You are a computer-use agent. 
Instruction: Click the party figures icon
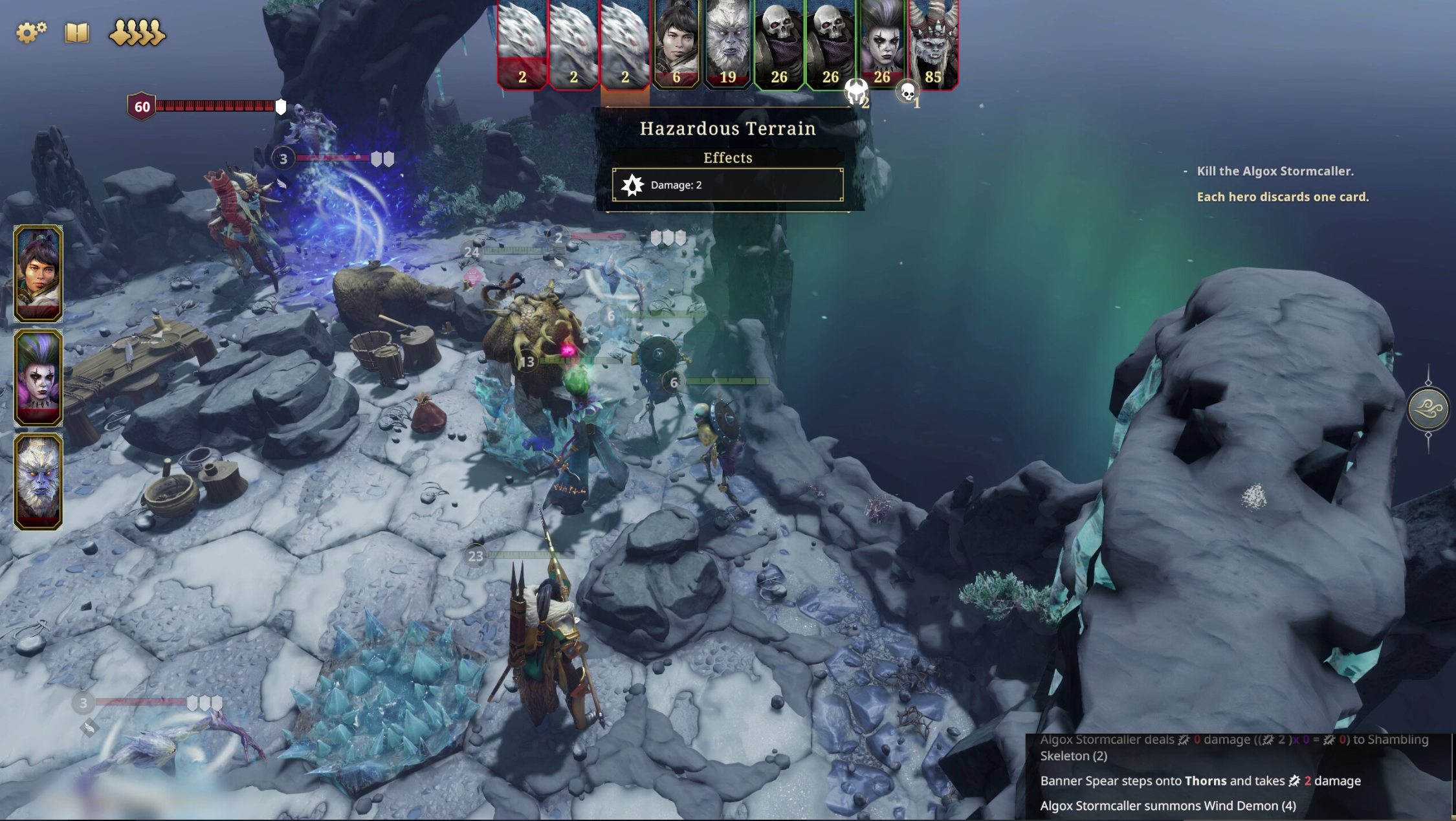coord(137,32)
